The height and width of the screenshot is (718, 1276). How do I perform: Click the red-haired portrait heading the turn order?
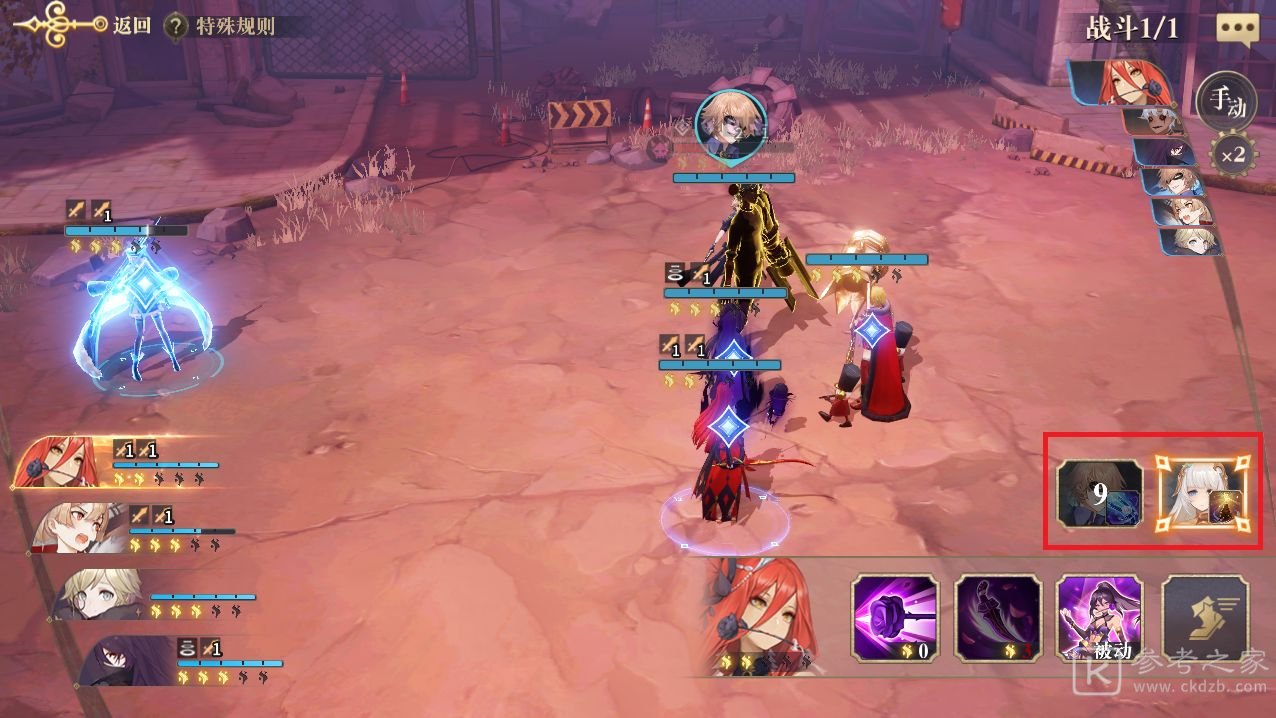1120,83
